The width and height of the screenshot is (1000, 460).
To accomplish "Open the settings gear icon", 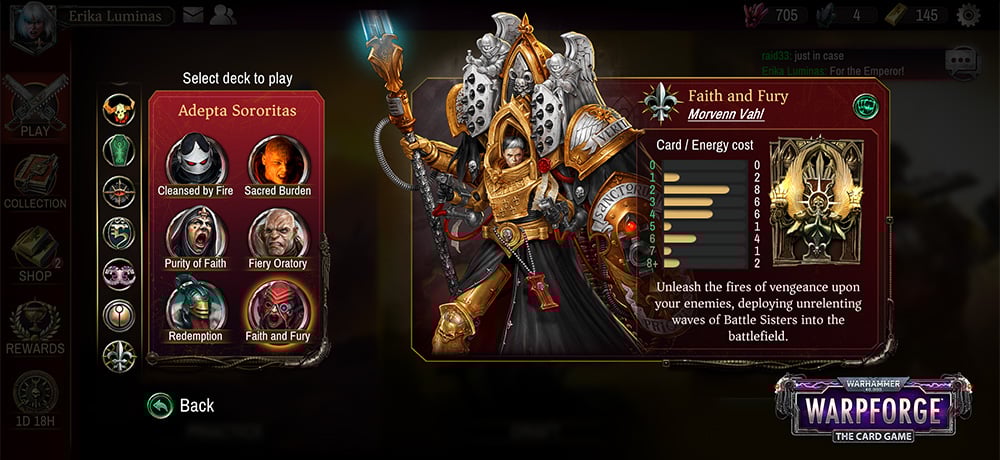I will pos(968,15).
